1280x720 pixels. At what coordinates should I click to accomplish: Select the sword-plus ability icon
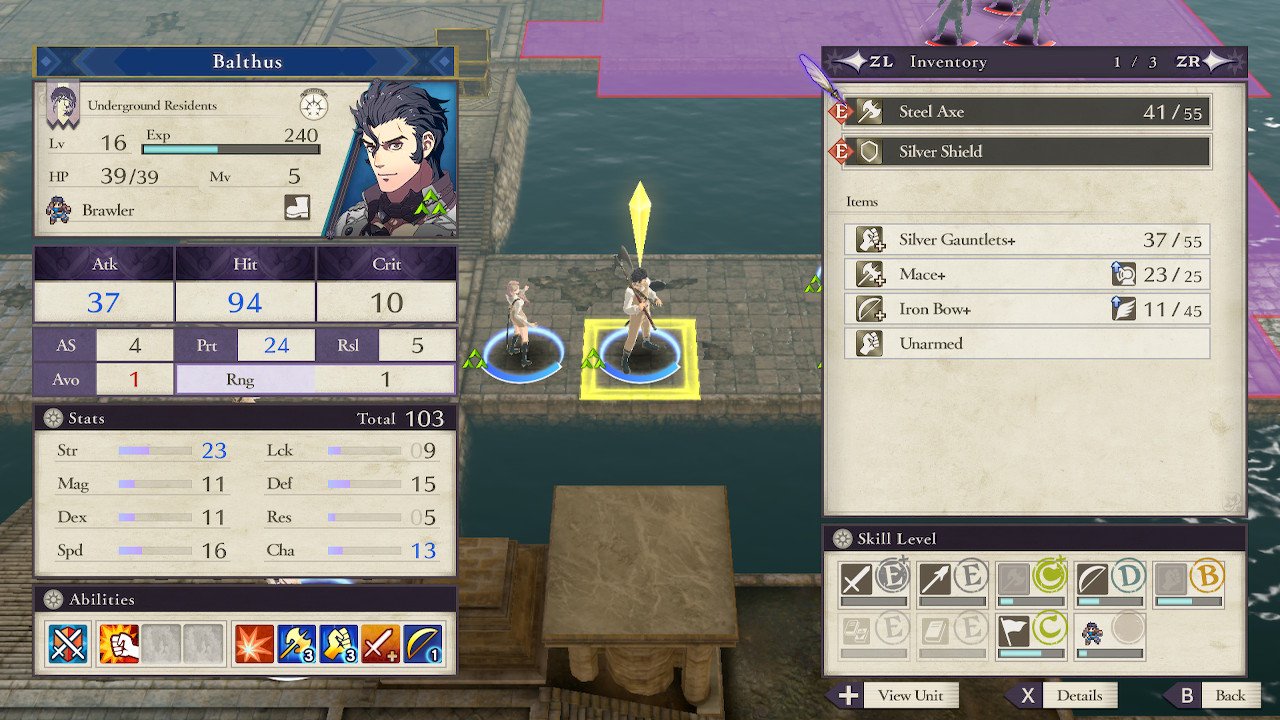[x=382, y=645]
